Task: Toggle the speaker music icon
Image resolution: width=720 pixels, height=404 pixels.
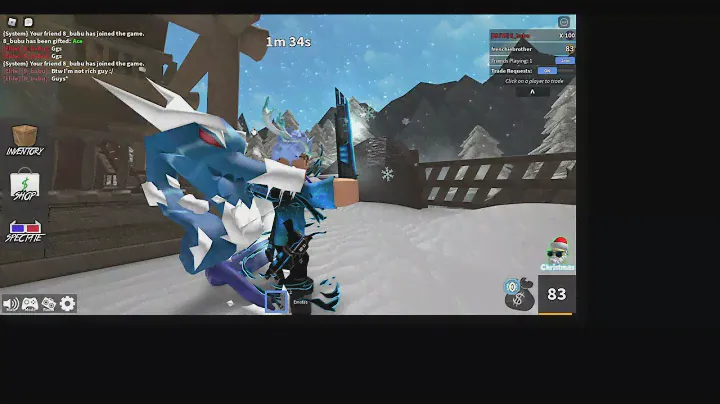Action: (11, 303)
